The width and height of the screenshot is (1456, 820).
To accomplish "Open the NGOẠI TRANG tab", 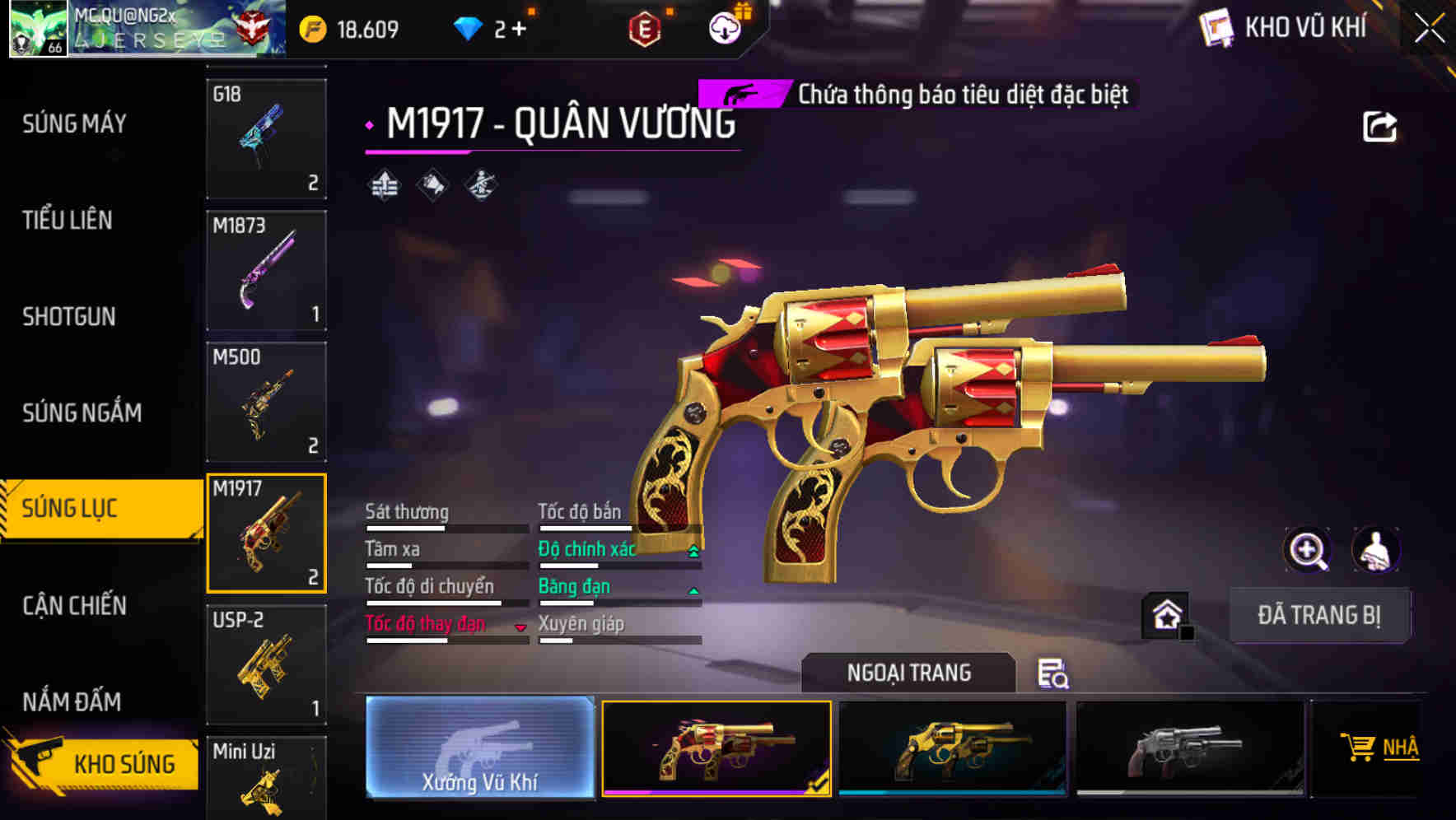I will [x=908, y=672].
